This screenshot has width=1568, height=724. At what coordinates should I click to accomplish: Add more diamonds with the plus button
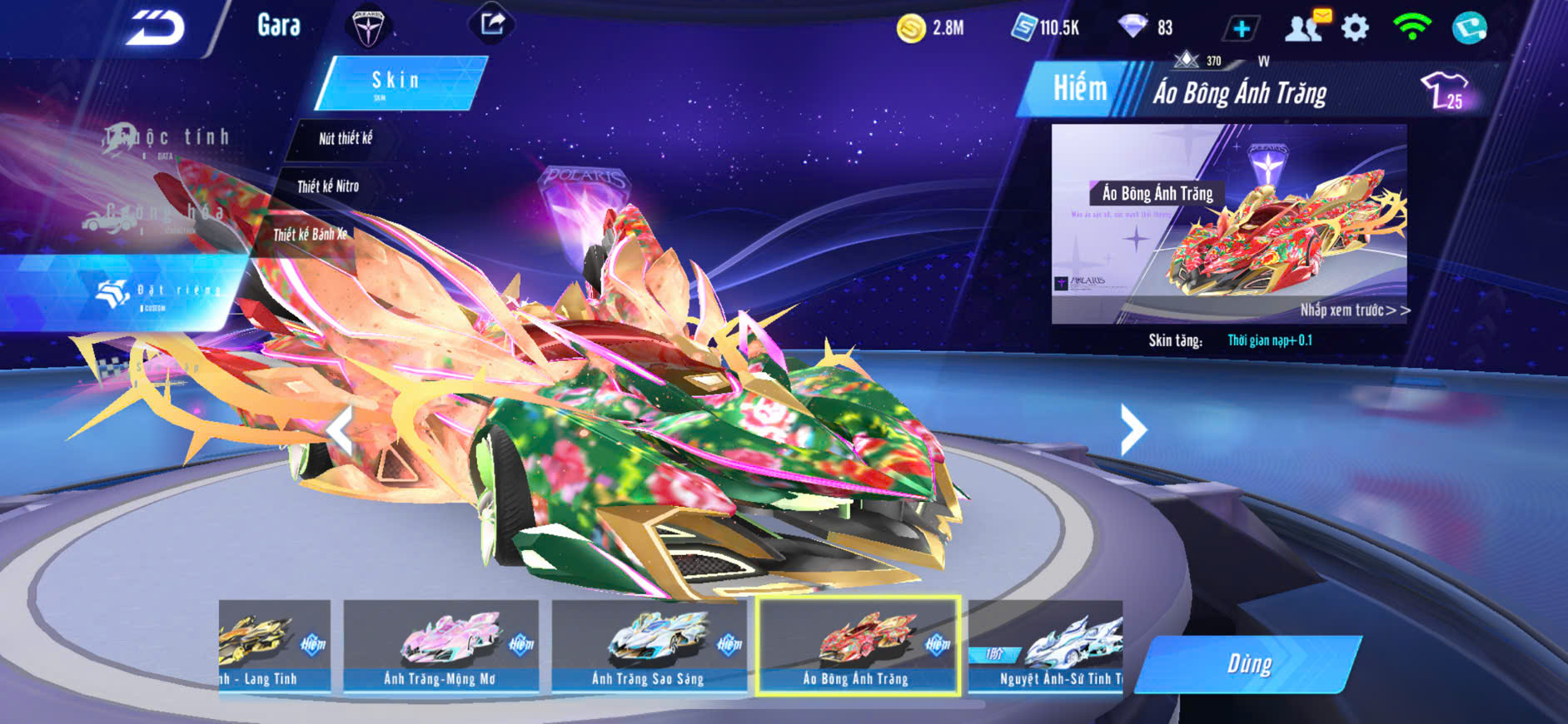[x=1241, y=28]
